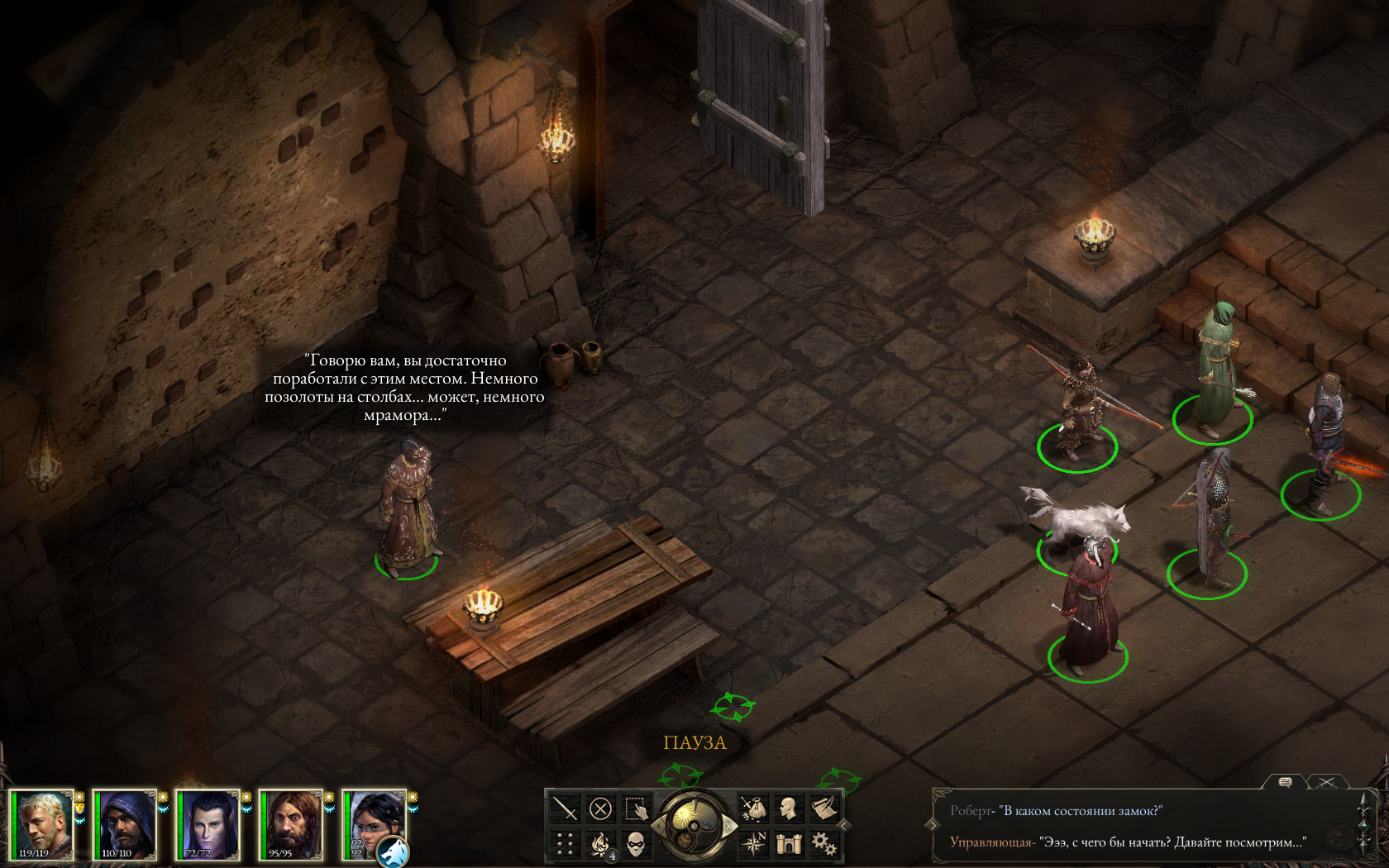
Task: Activate the sword attack command
Action: (566, 808)
